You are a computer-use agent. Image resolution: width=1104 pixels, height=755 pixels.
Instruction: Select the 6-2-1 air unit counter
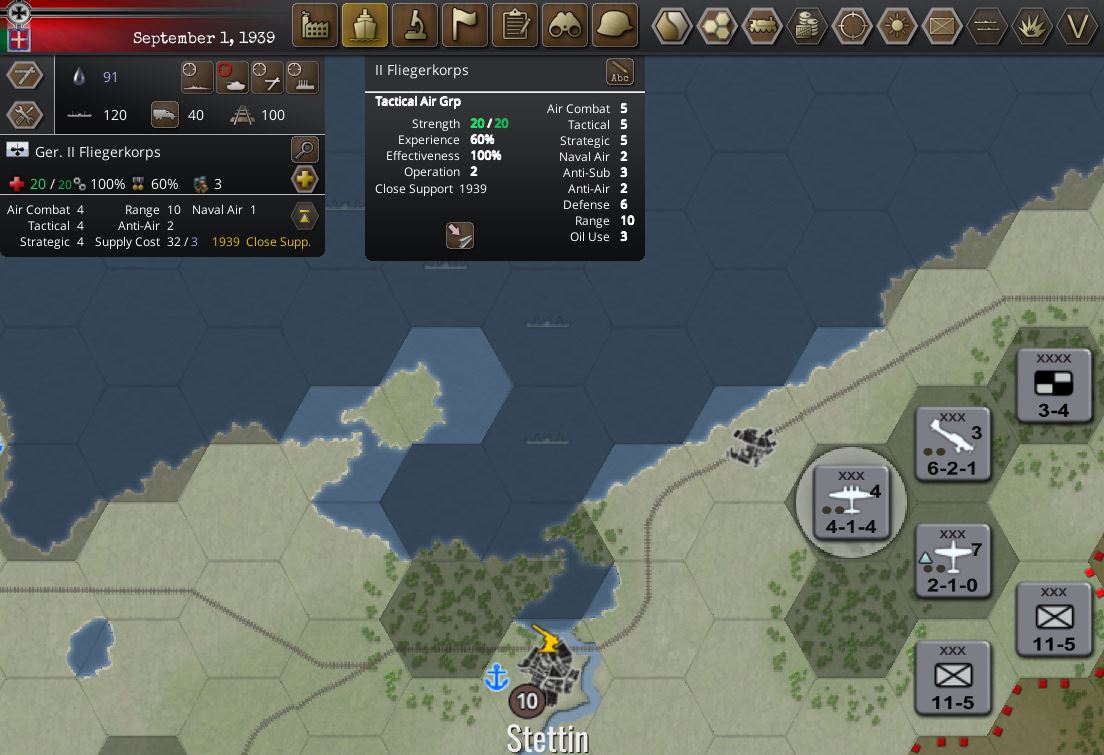point(953,444)
